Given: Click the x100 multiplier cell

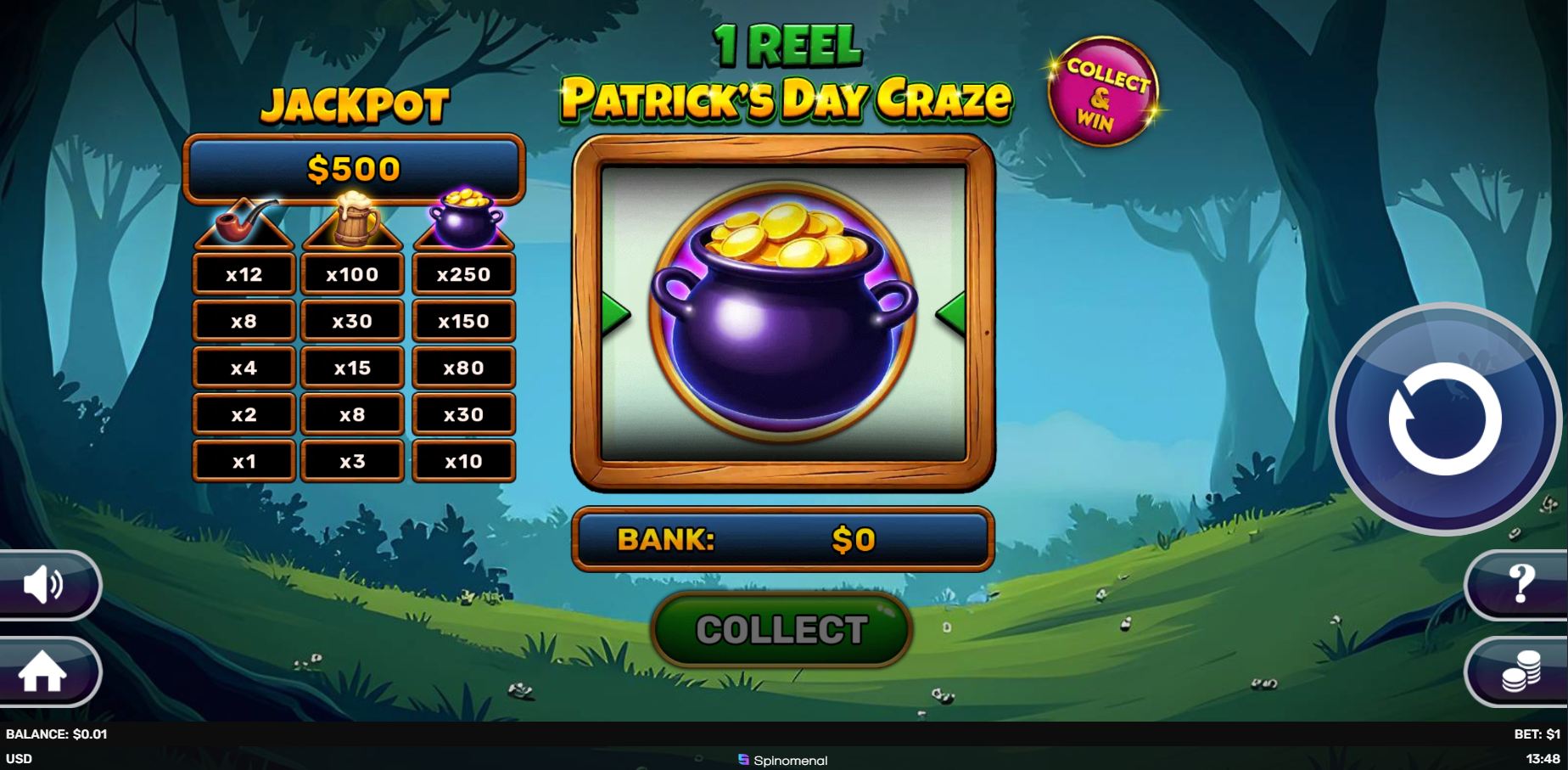Looking at the screenshot, I should pos(354,273).
